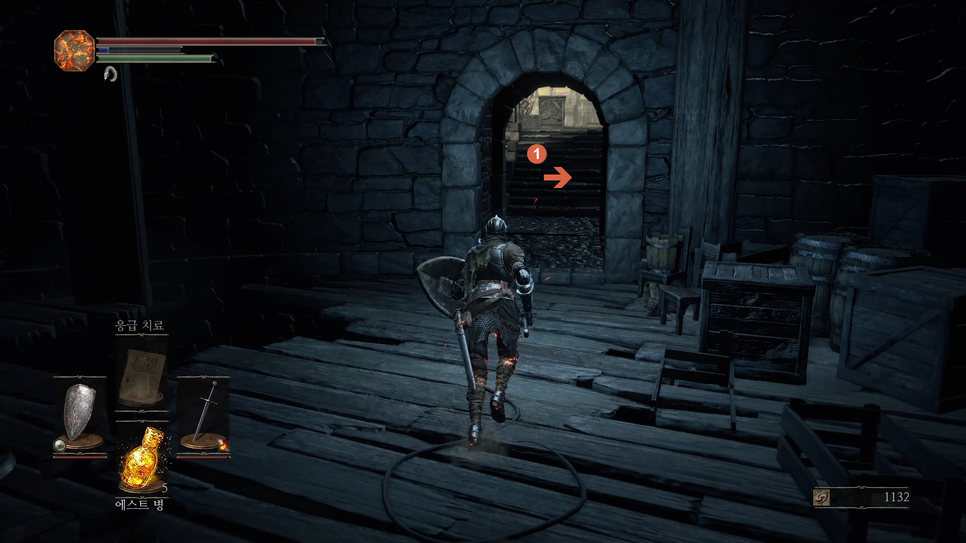
Task: Click the small ring status icon under the bars
Action: pos(110,73)
